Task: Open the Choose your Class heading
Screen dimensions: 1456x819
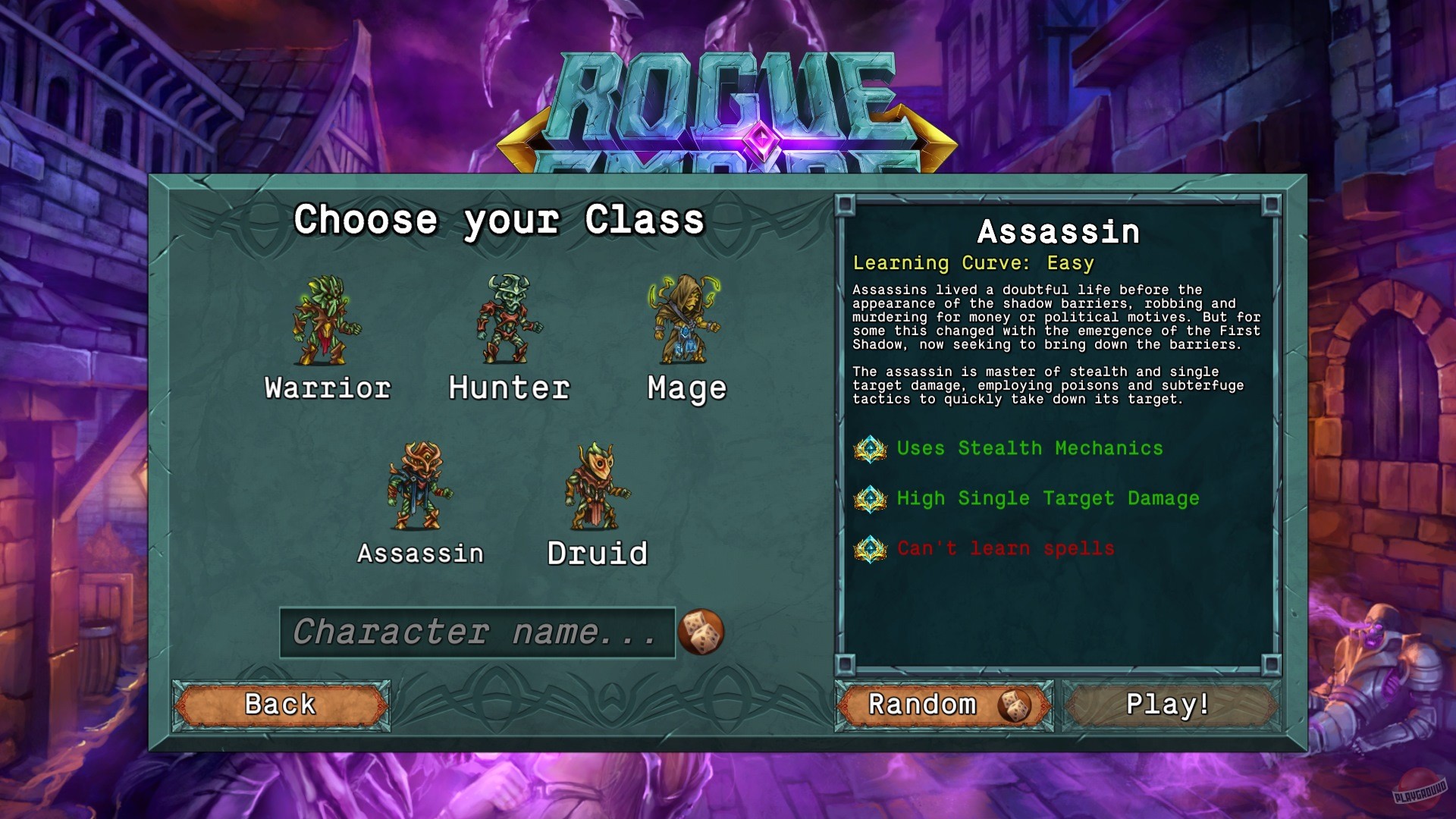Action: click(500, 220)
